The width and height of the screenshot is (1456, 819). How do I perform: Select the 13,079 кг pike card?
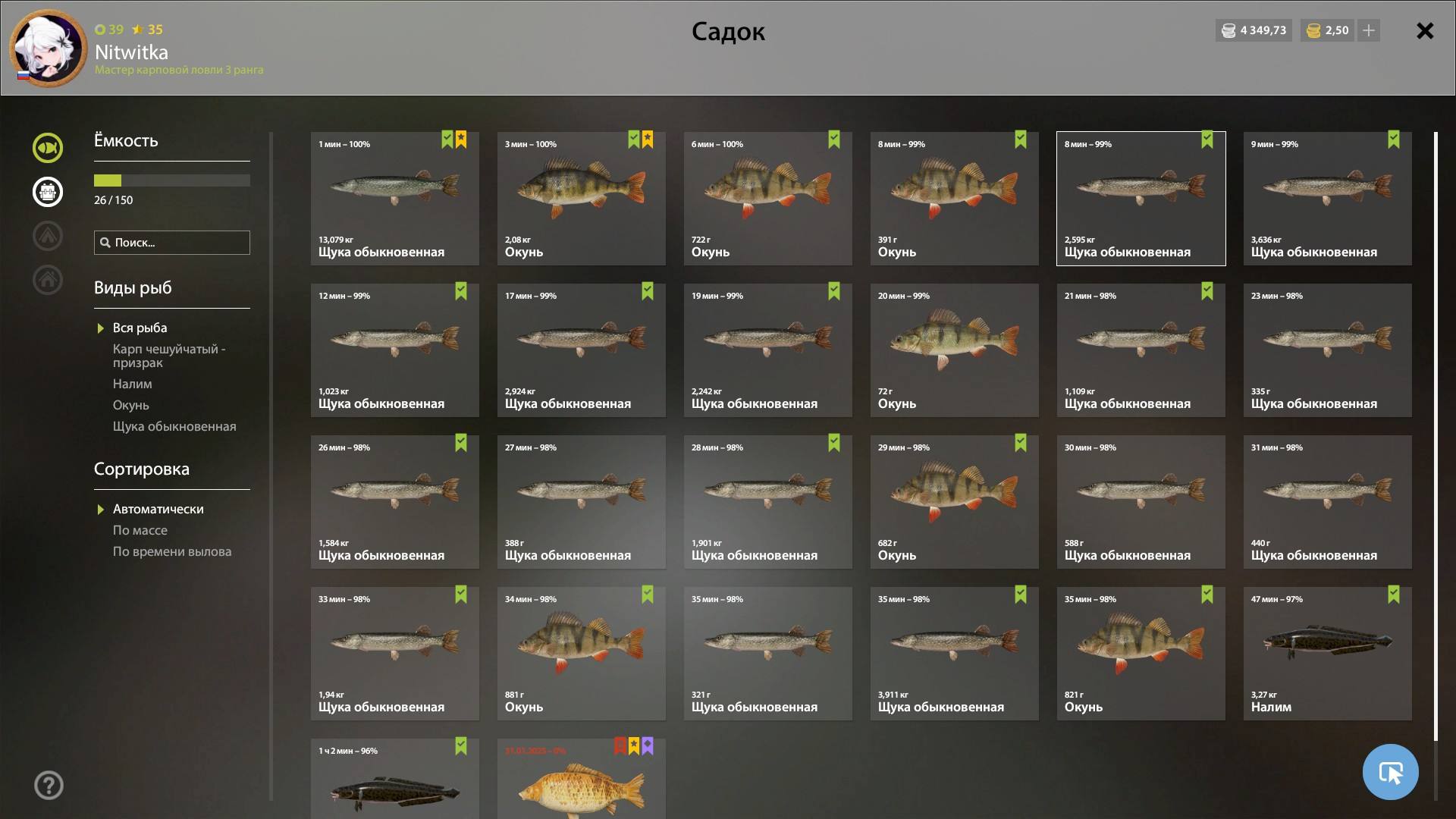[x=394, y=199]
